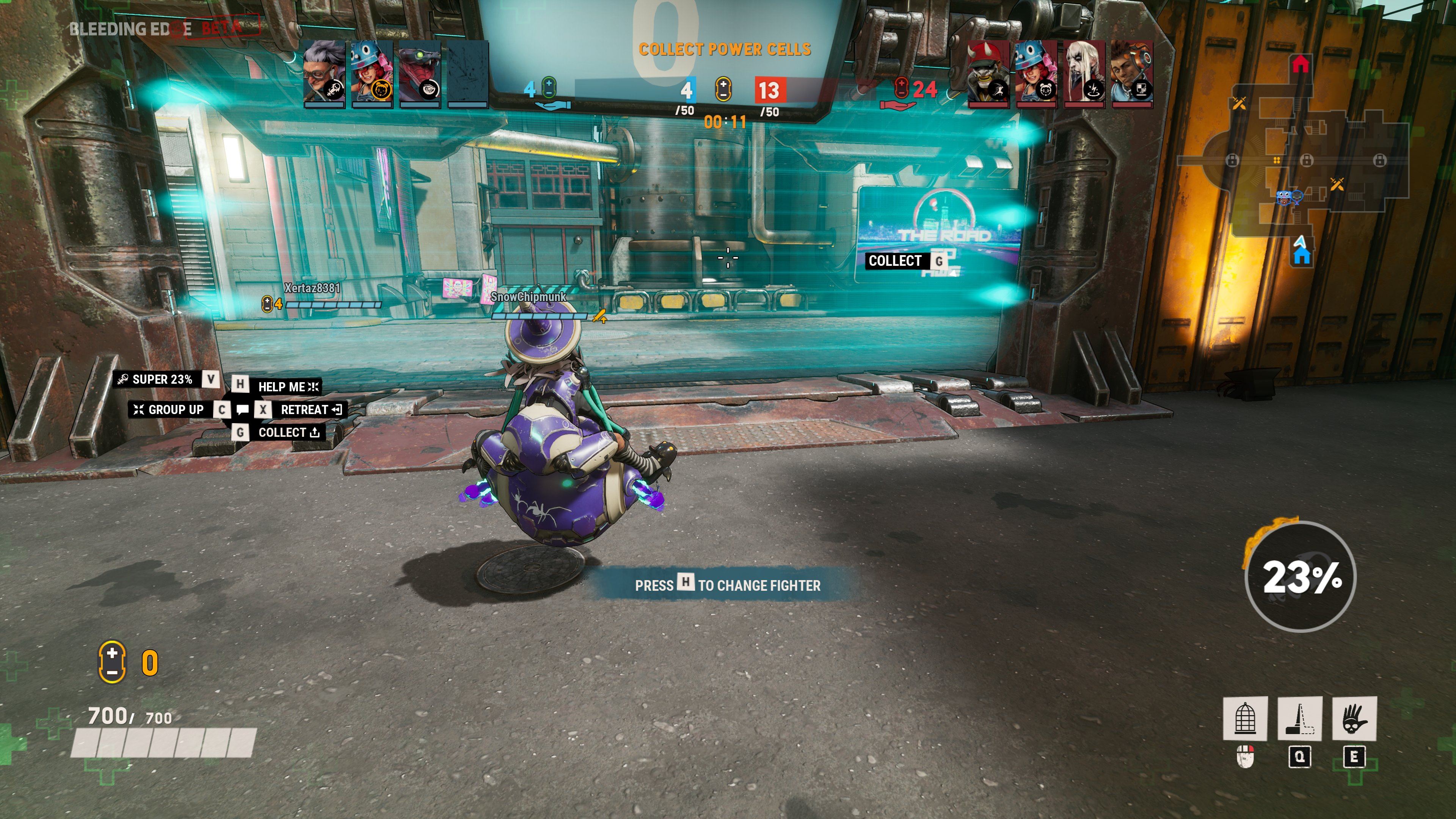Pick the Collect callout in the comm wheel
The image size is (1456, 819).
(x=282, y=432)
